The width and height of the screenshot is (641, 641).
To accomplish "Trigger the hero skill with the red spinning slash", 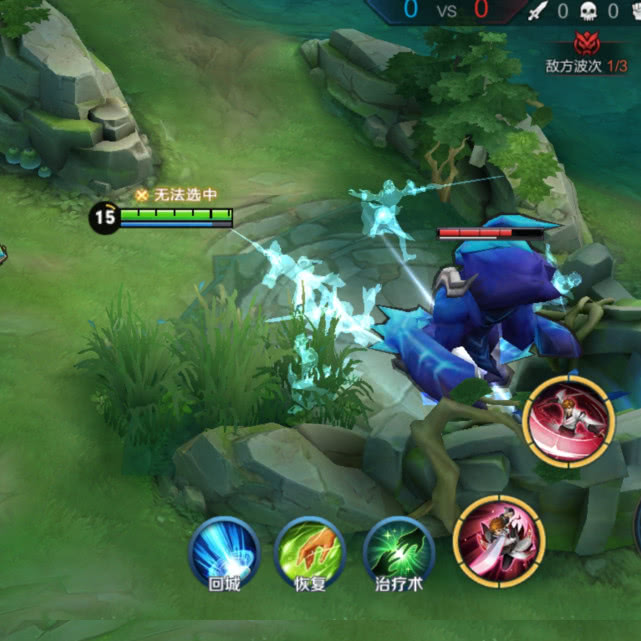I will 568,422.
